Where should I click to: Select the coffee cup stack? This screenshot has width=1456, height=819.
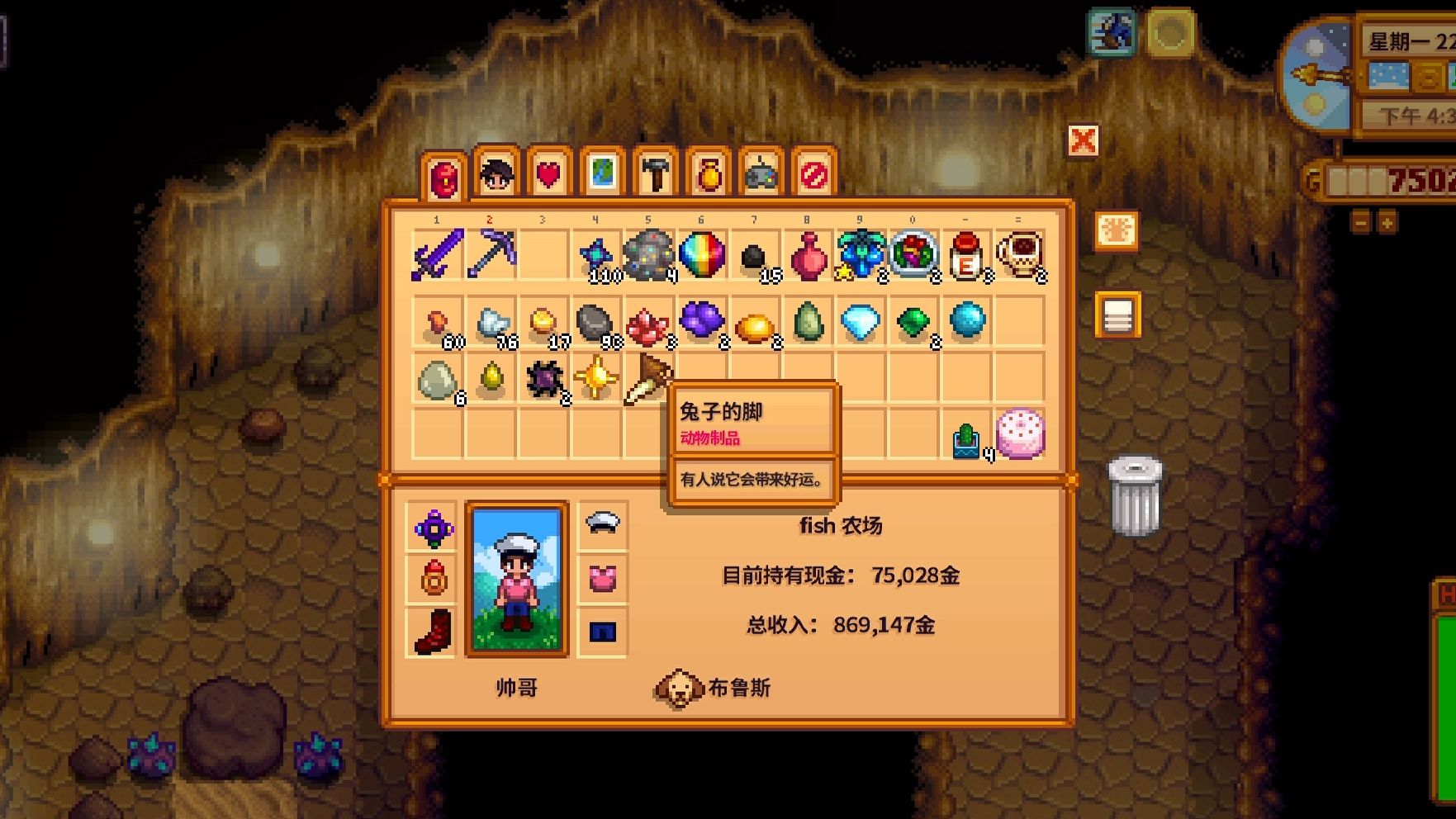point(1020,255)
